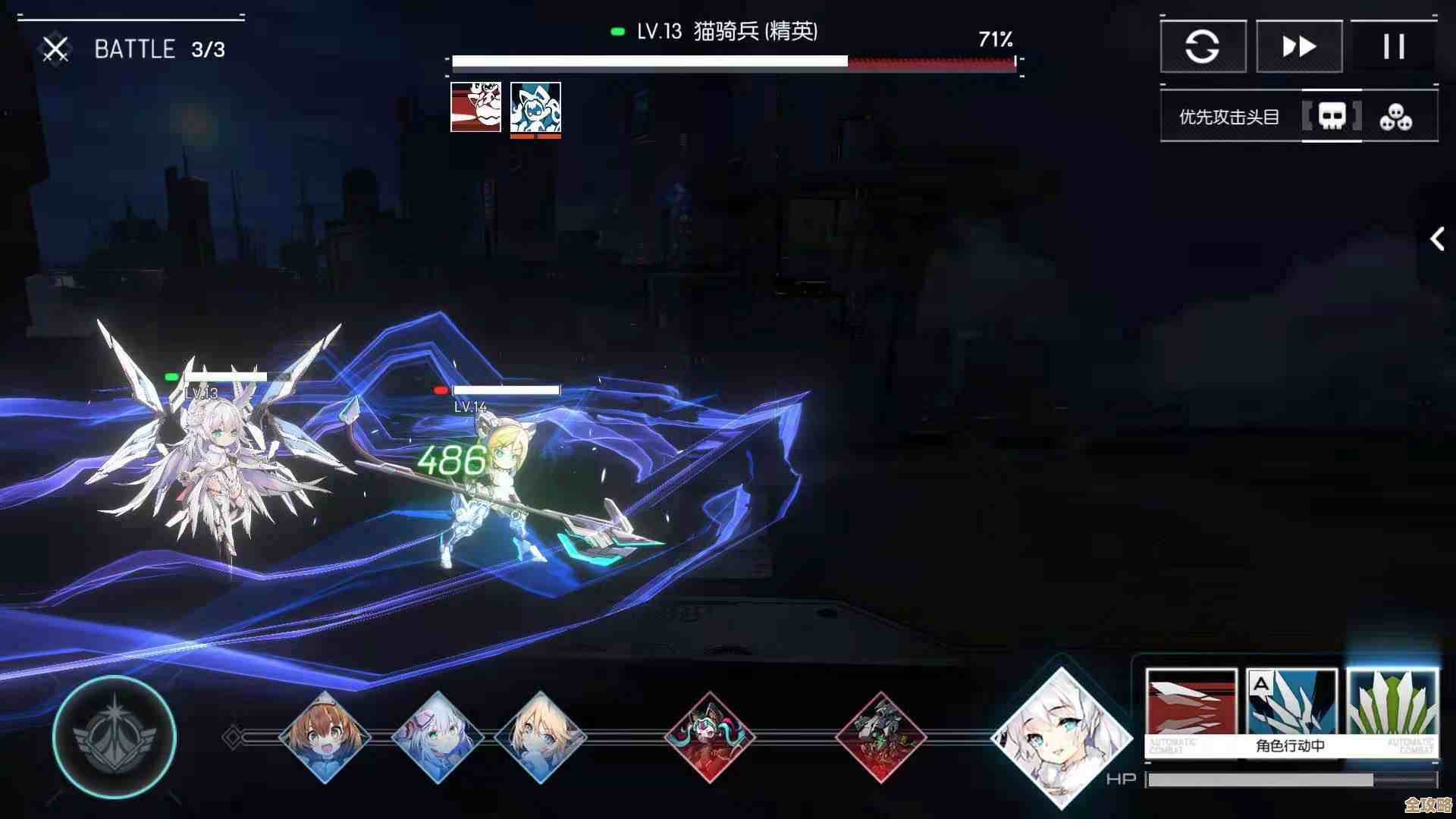1456x819 pixels.
Task: Collapse the side panel via the left chevron
Action: click(1438, 239)
